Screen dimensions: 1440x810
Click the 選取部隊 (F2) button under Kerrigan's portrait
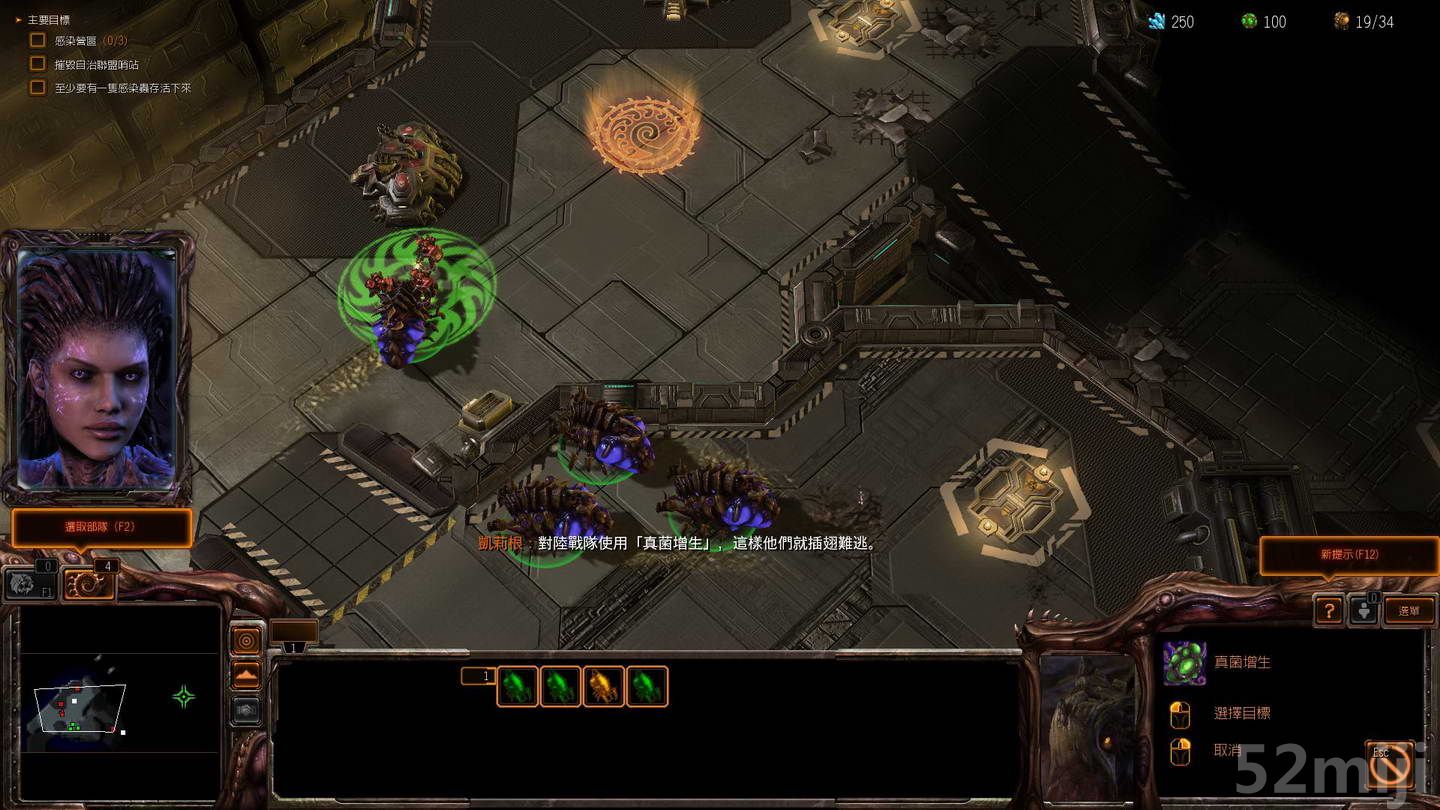(100, 529)
